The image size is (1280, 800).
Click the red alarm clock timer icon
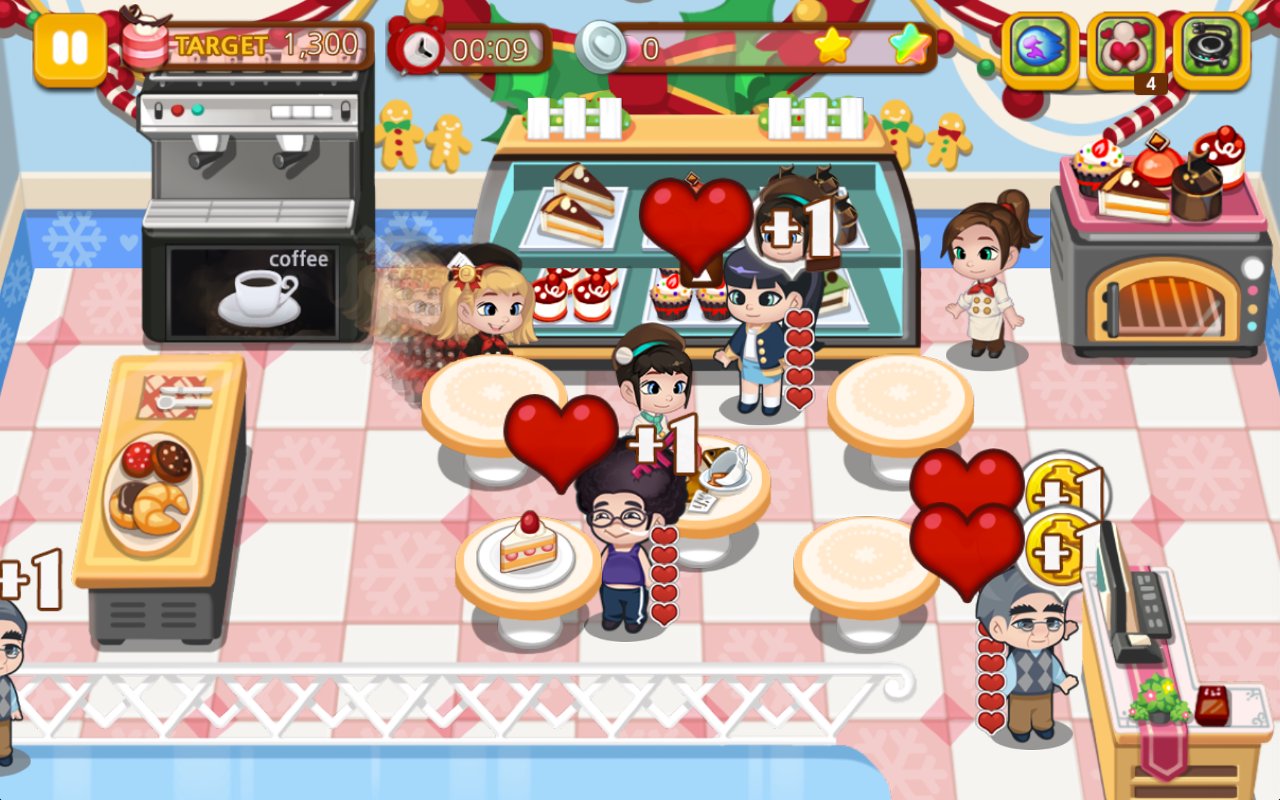point(424,46)
